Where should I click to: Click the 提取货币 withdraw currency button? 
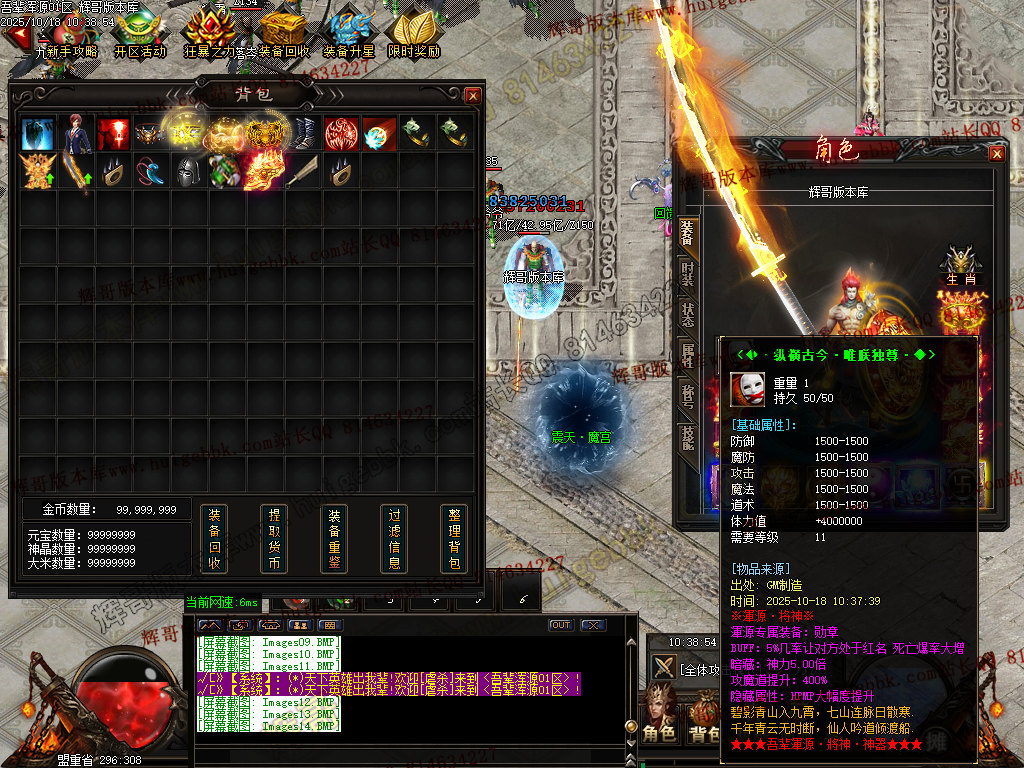274,539
